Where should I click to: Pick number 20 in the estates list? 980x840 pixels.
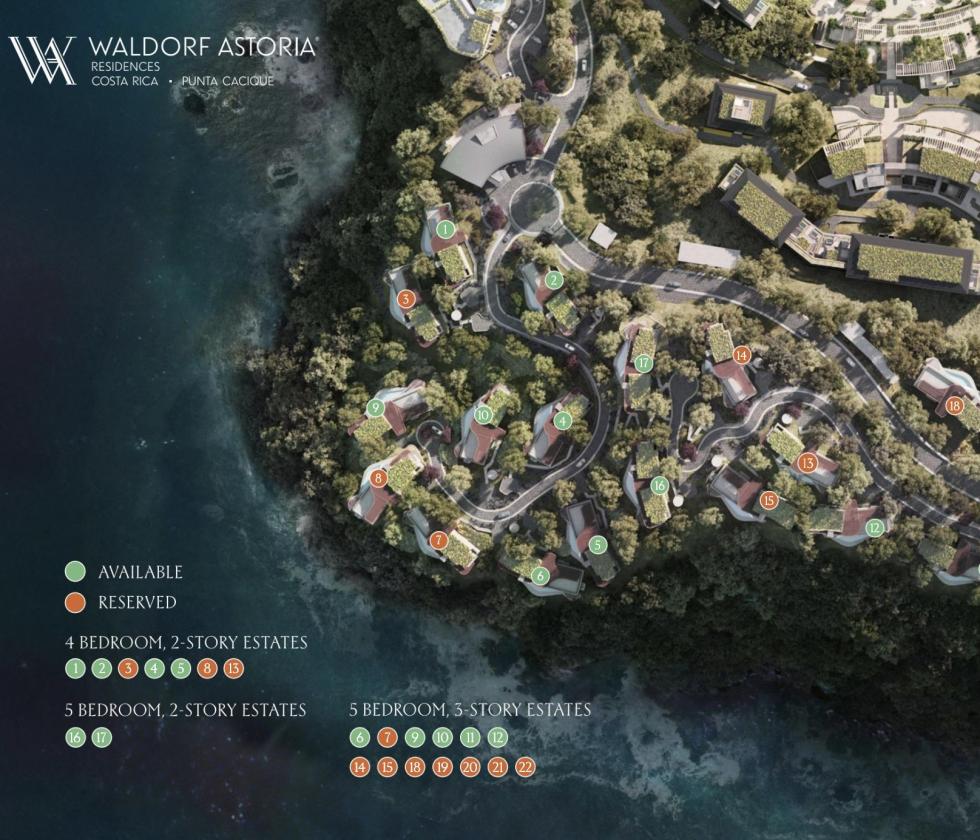tap(470, 768)
